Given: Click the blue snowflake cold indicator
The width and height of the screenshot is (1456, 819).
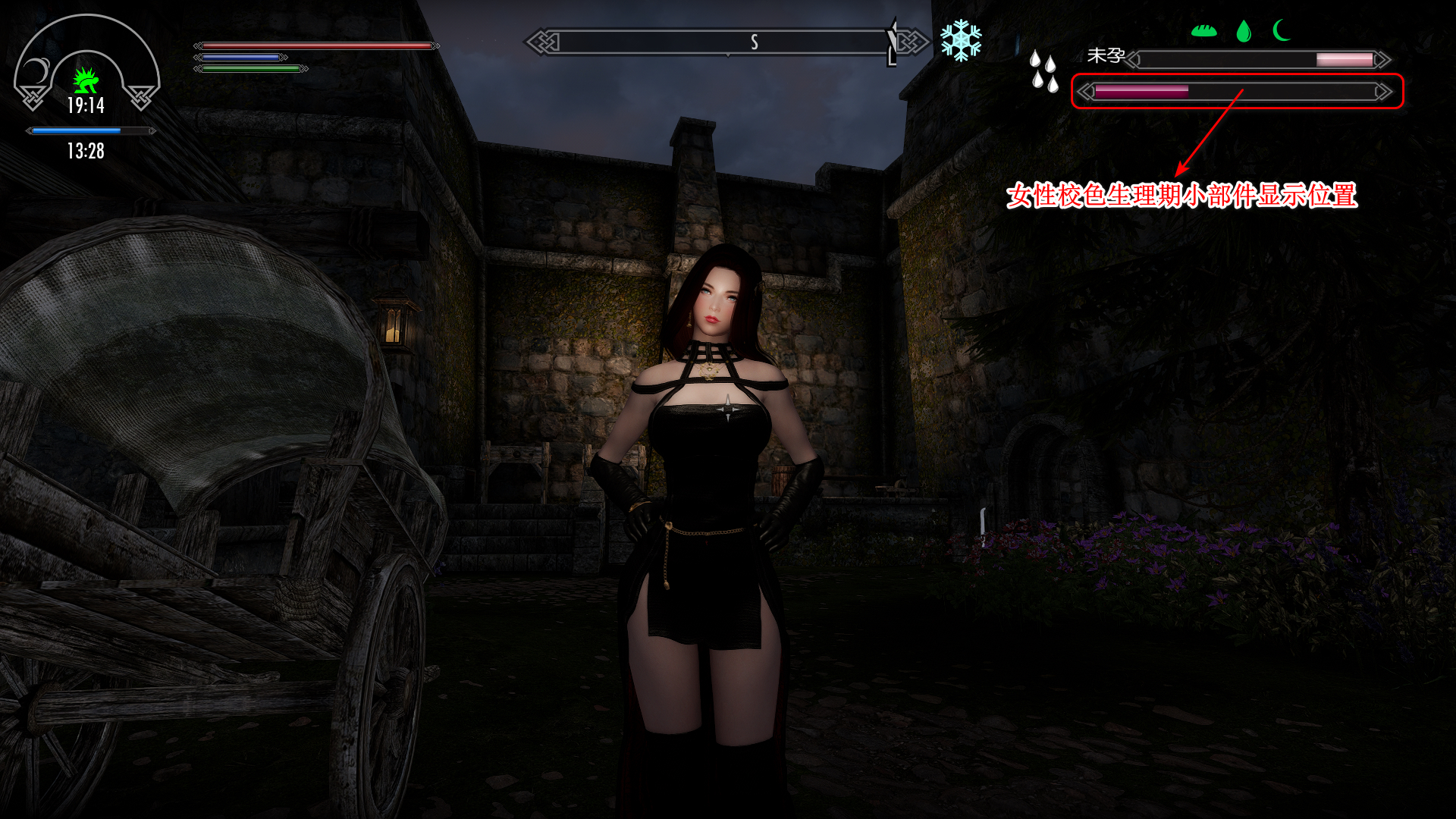Looking at the screenshot, I should click(x=961, y=41).
